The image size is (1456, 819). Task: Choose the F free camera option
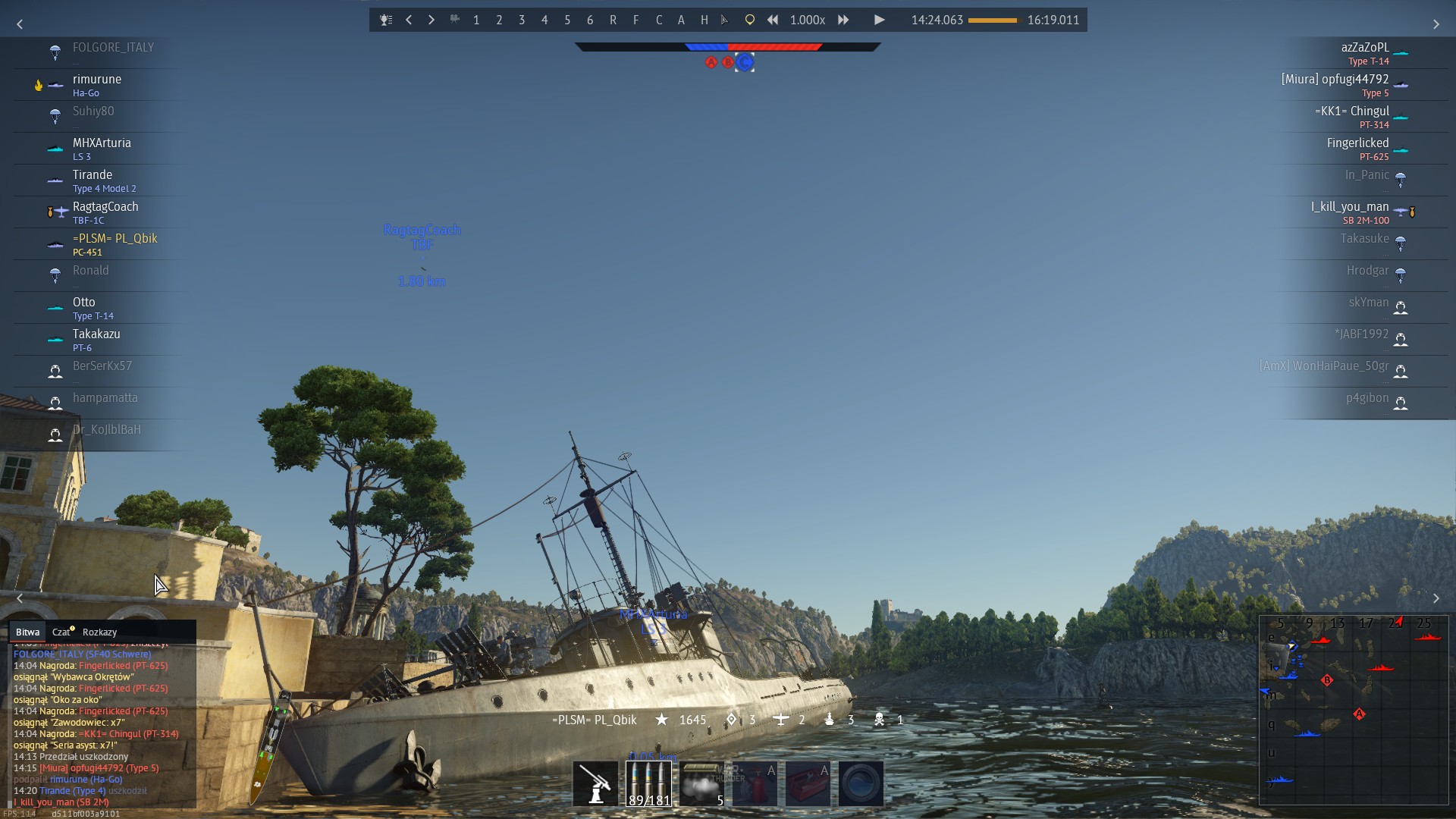click(635, 20)
